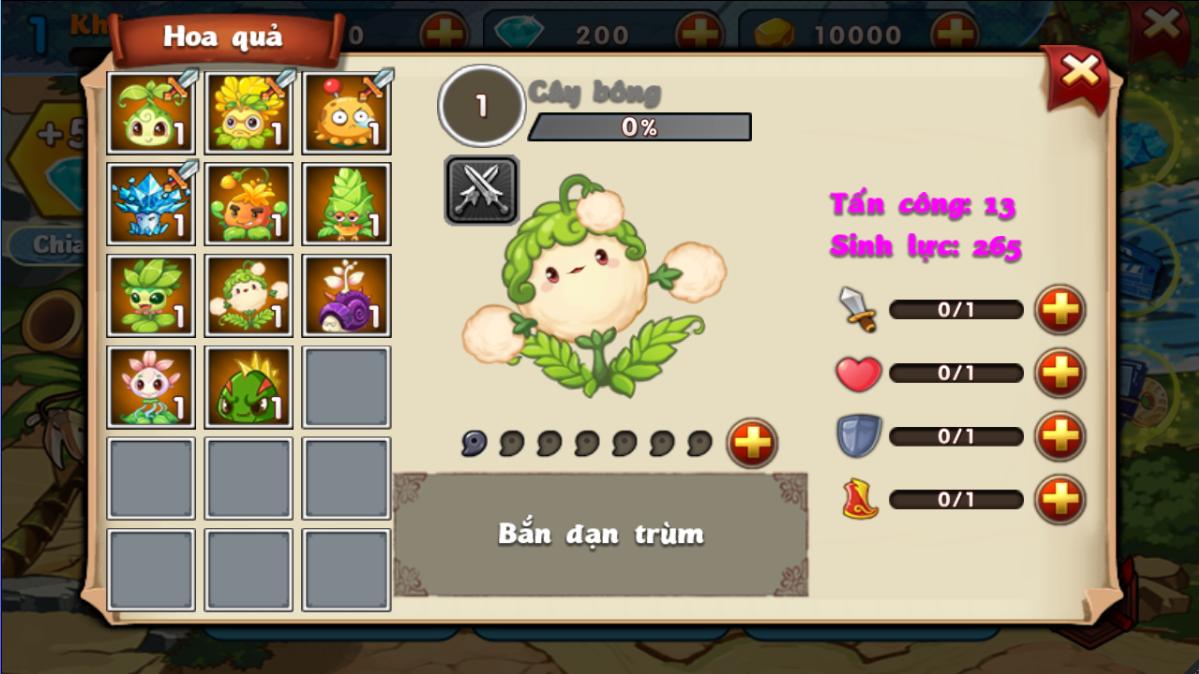The height and width of the screenshot is (674, 1199).
Task: Select the green sprout plant slot
Action: coord(150,113)
